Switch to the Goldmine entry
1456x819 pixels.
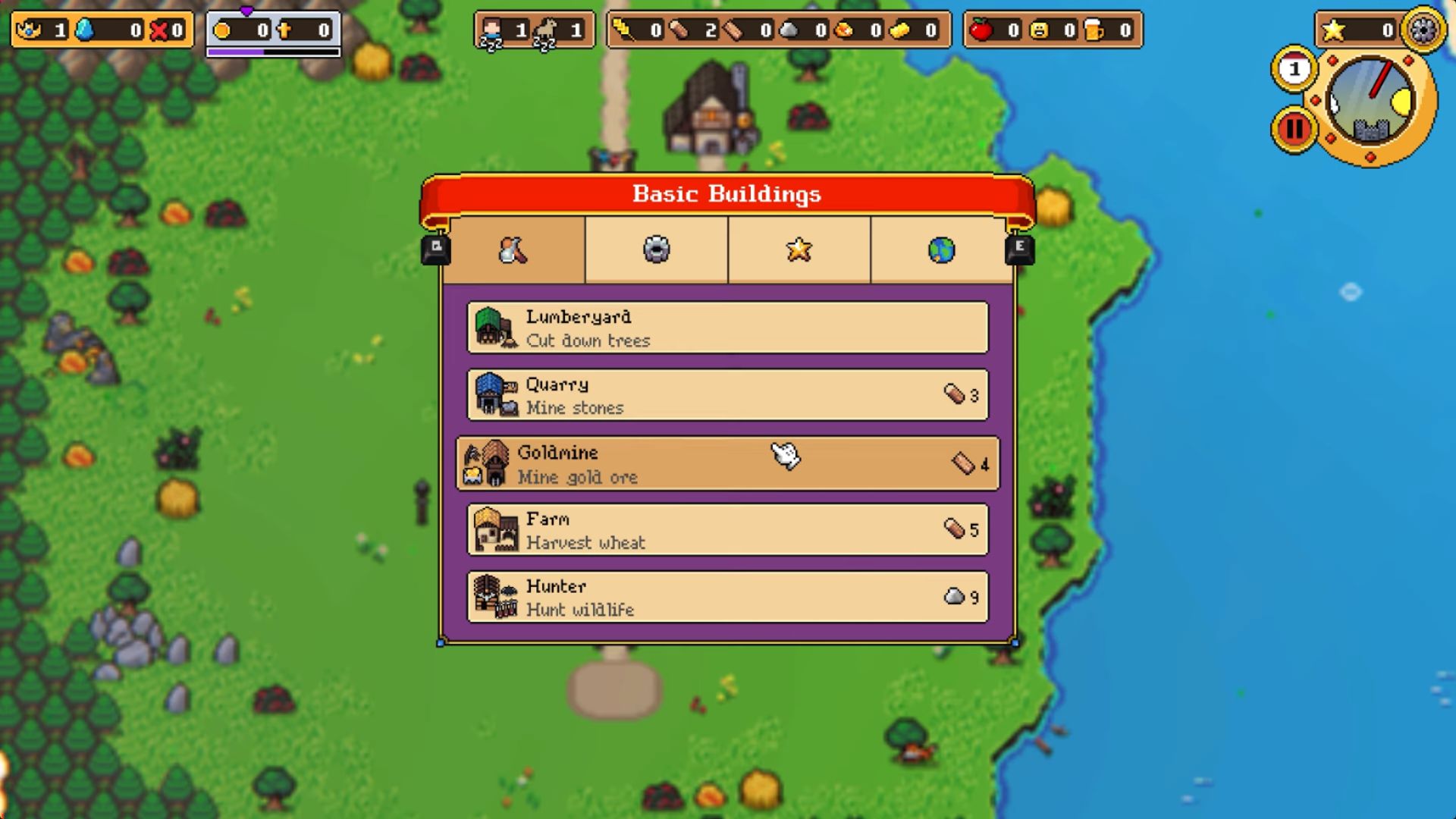tap(726, 463)
